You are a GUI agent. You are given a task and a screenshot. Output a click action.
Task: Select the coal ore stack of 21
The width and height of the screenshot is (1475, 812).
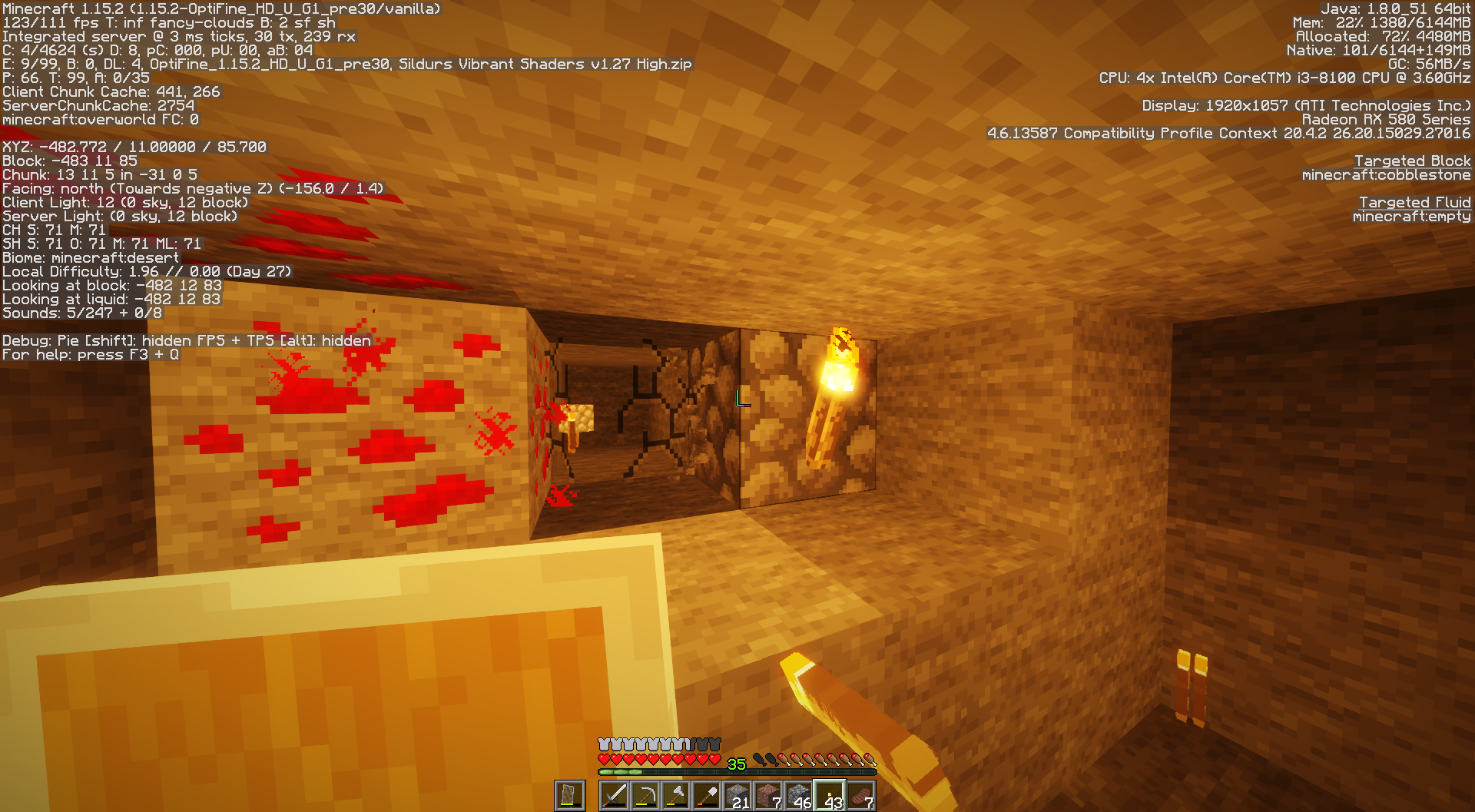[737, 796]
